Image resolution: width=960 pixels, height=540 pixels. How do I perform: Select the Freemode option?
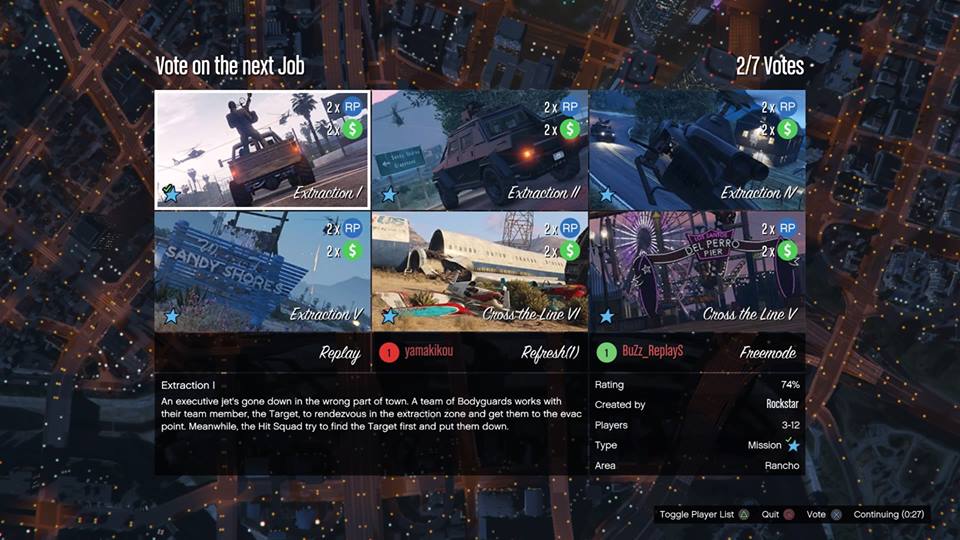(696, 352)
